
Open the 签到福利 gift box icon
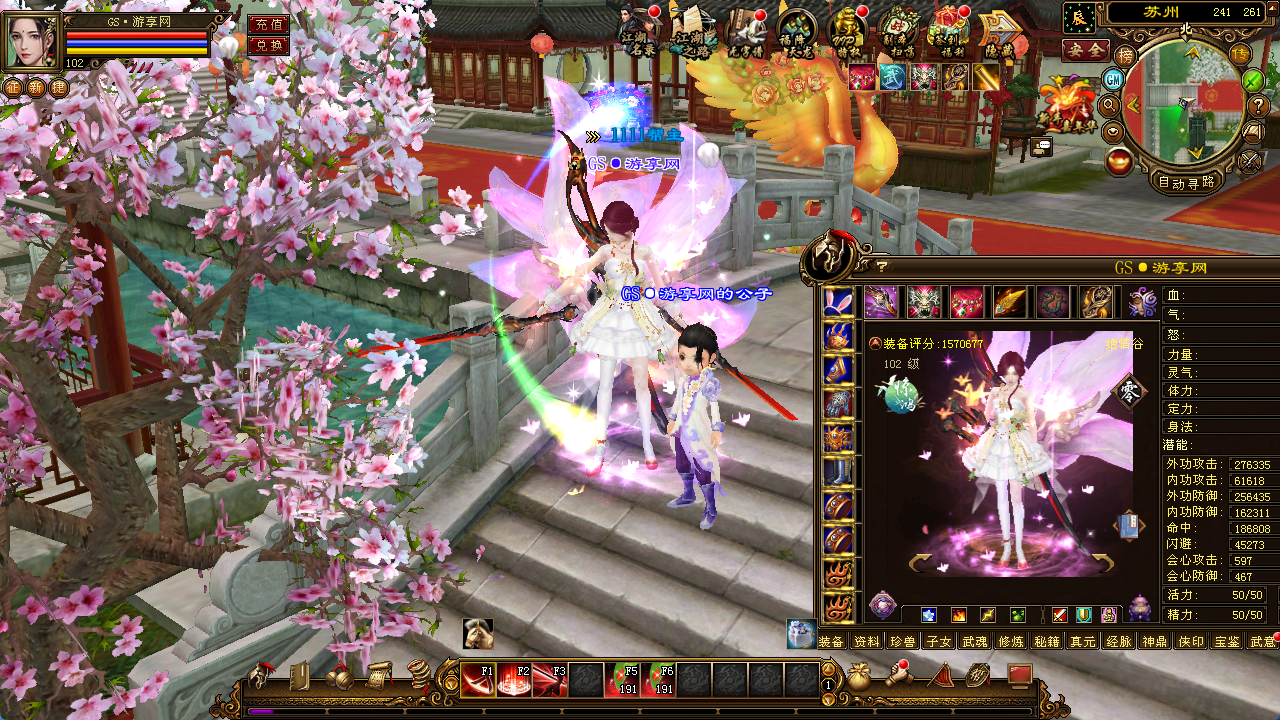tap(946, 30)
